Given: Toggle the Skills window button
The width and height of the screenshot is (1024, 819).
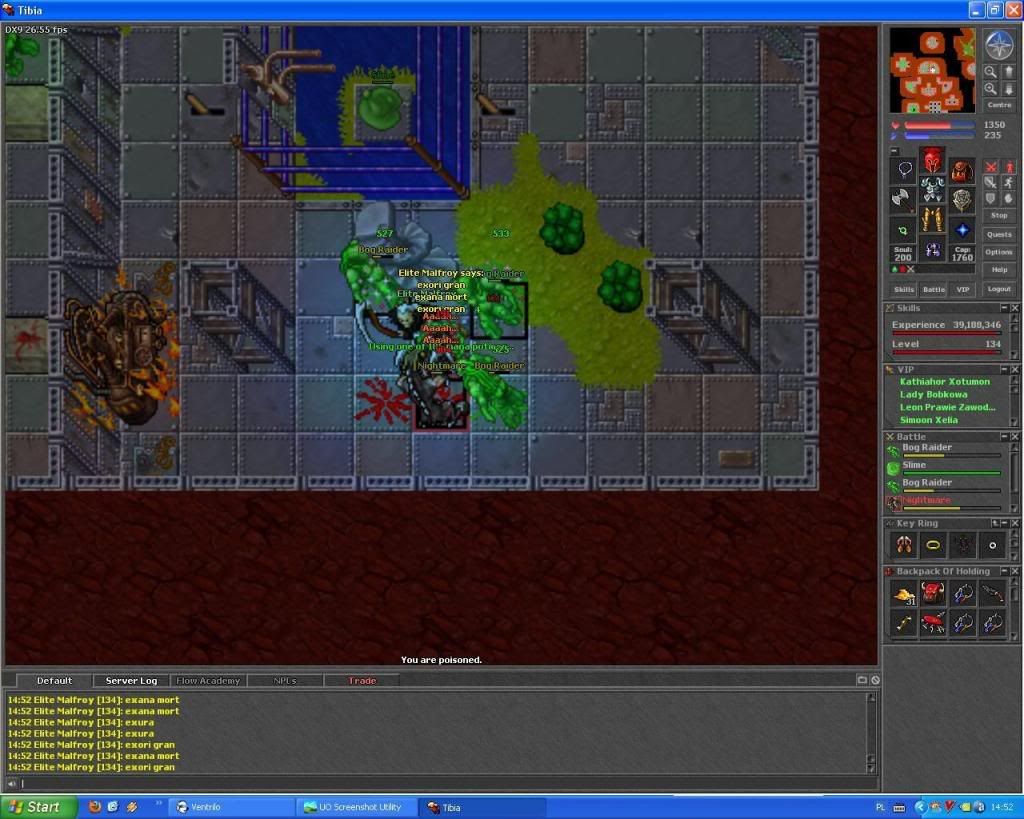Looking at the screenshot, I should (x=903, y=289).
